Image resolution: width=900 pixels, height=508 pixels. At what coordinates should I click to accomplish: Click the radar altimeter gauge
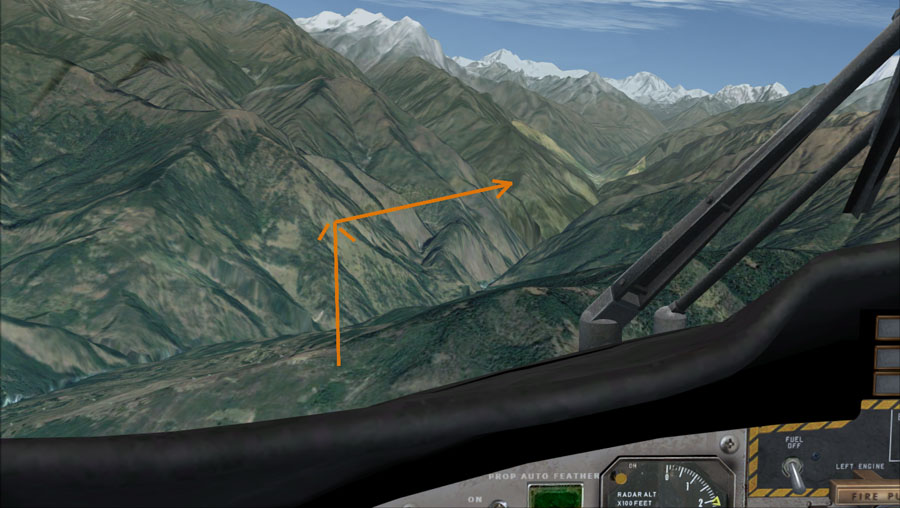(x=668, y=486)
